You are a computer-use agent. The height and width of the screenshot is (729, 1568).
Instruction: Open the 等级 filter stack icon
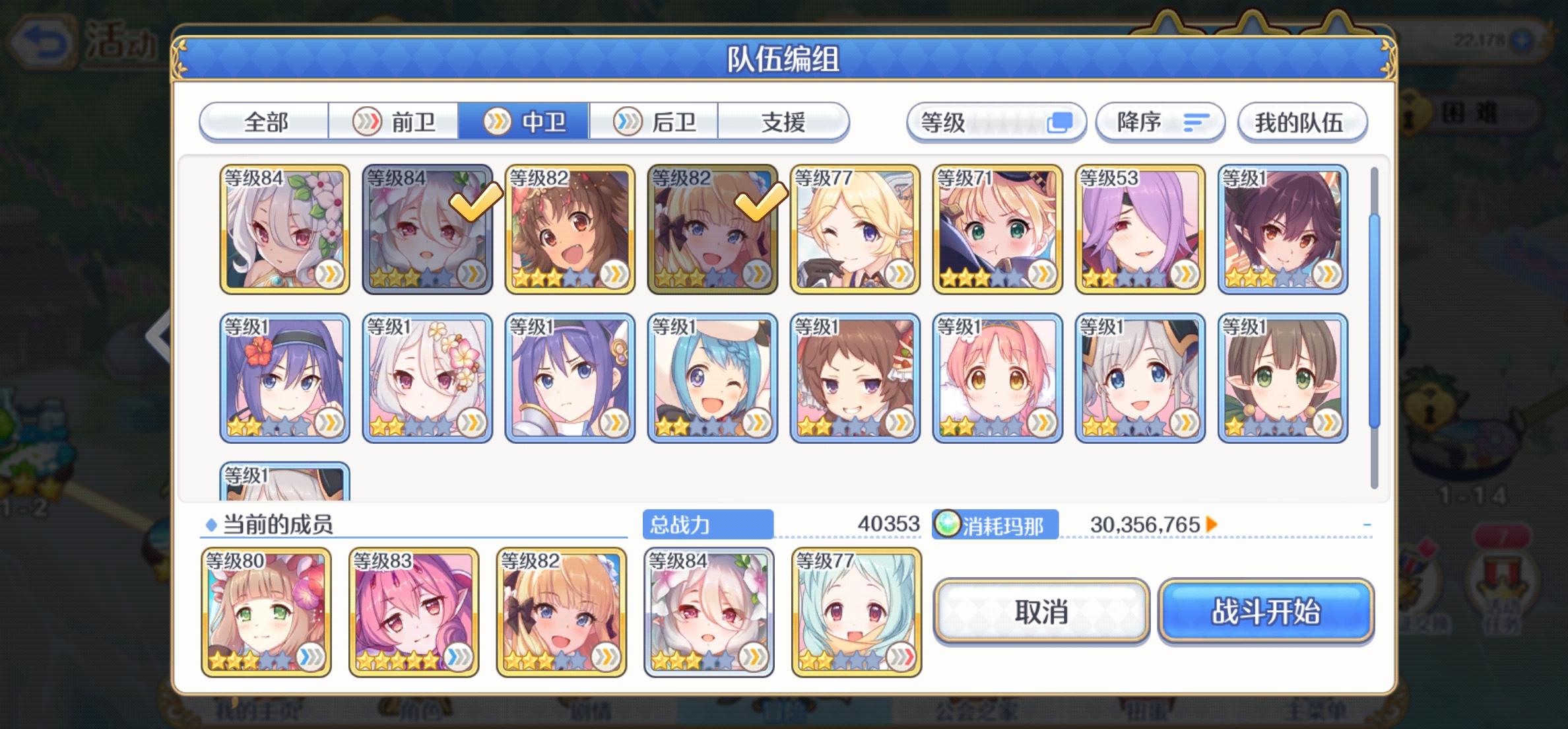(1057, 122)
